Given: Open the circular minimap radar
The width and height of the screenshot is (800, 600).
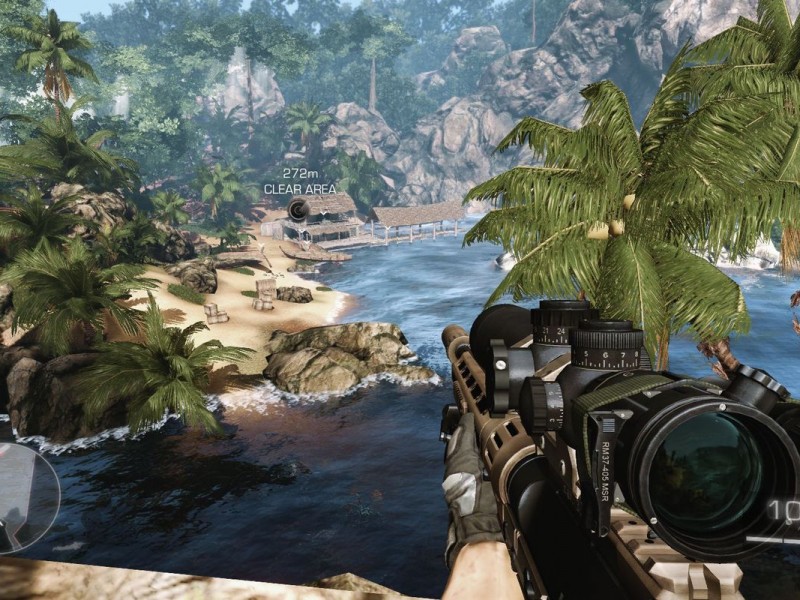Looking at the screenshot, I should pyautogui.click(x=22, y=497).
